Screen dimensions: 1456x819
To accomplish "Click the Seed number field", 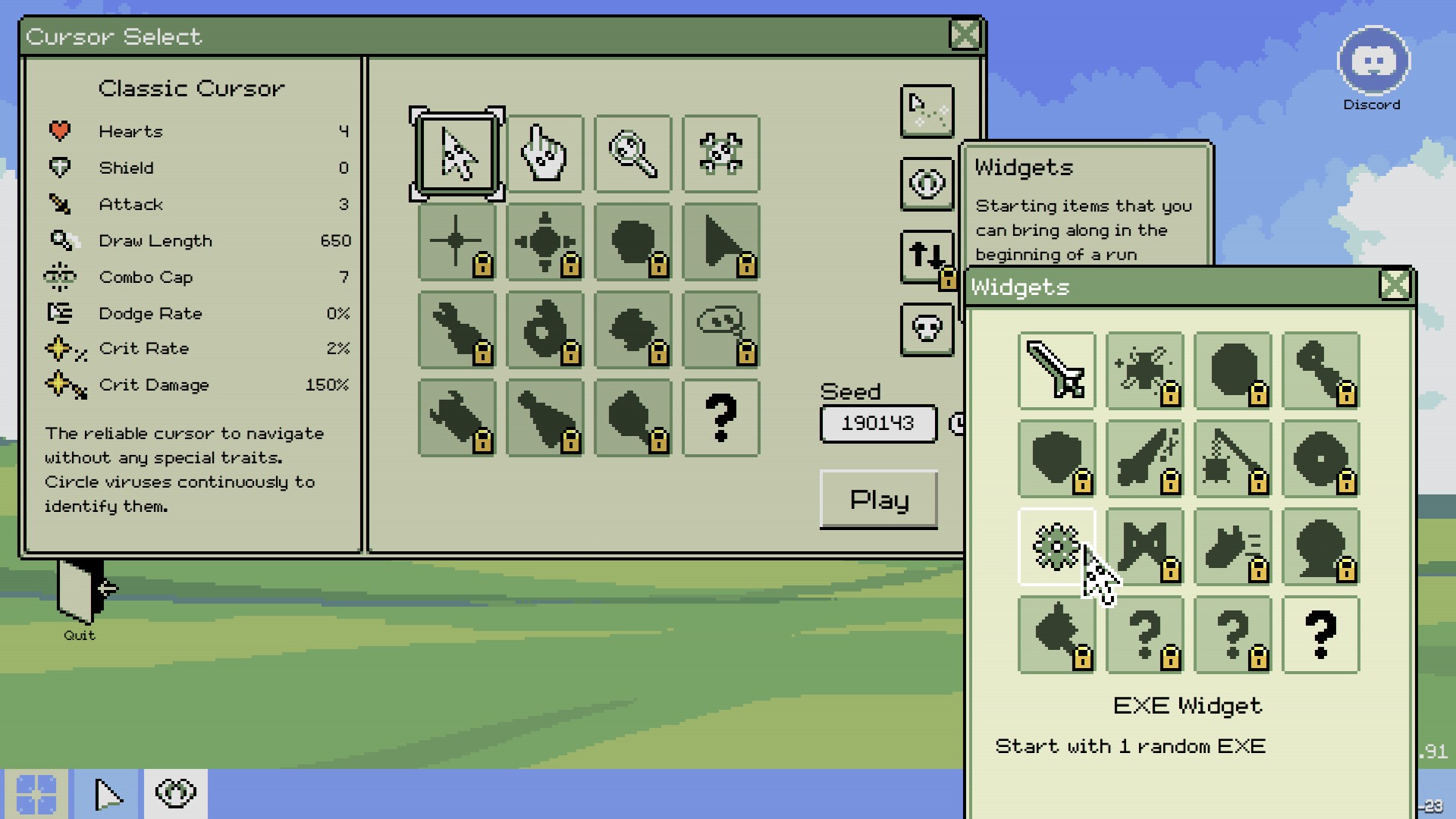I will click(877, 423).
